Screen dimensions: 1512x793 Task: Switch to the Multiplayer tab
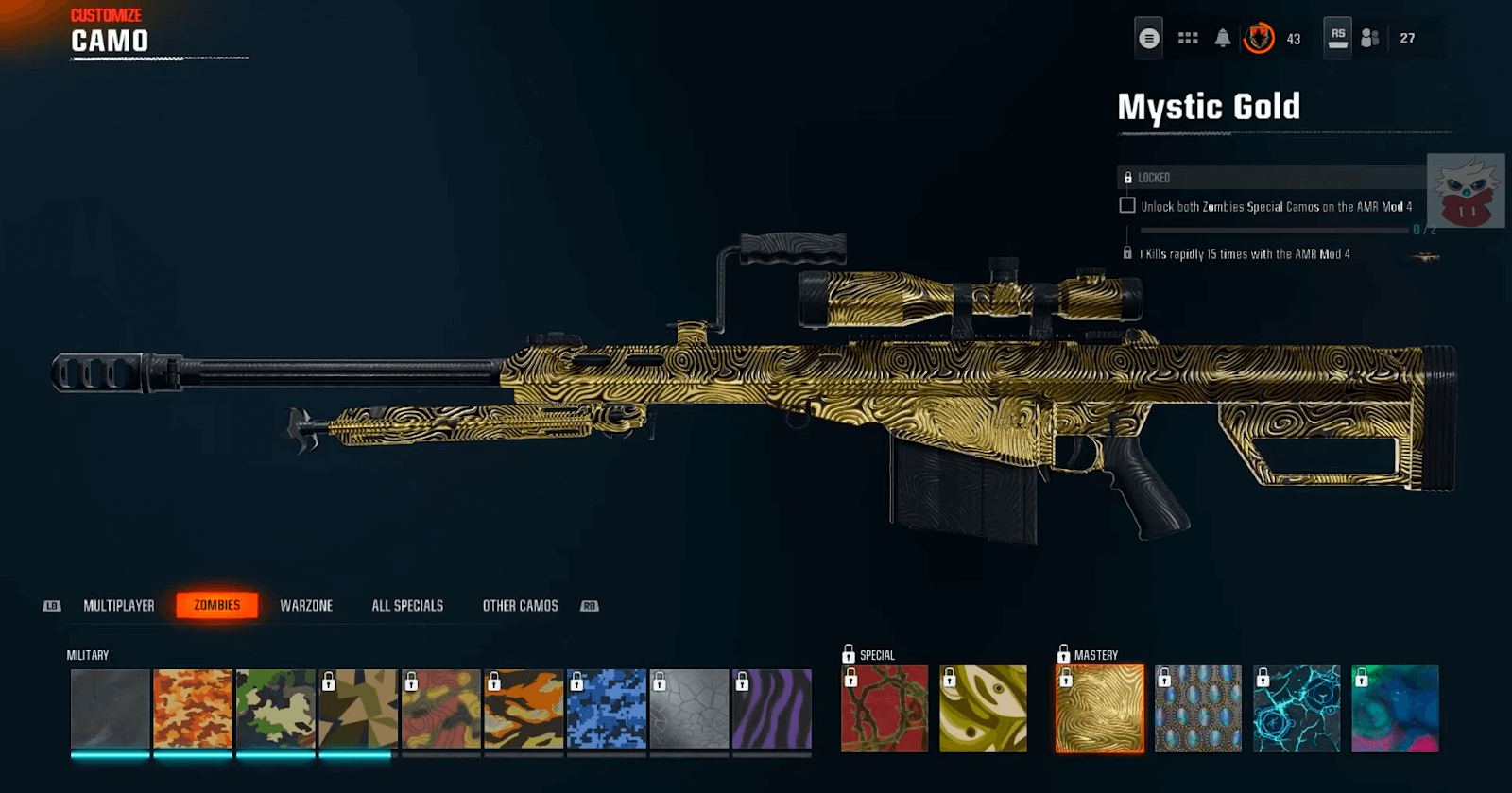coord(117,605)
